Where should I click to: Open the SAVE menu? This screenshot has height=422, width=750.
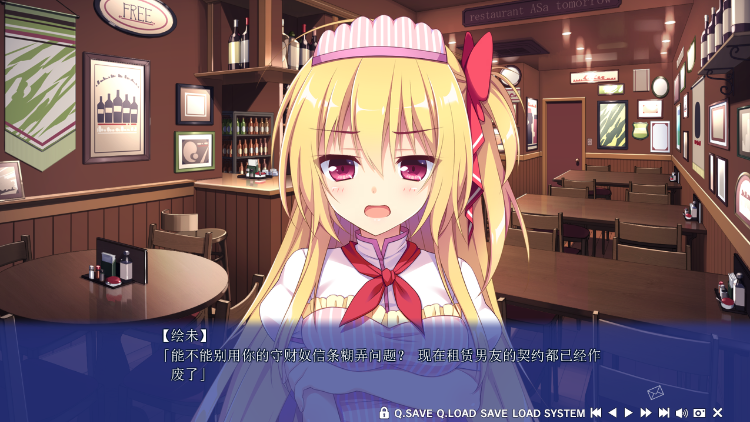coord(494,413)
